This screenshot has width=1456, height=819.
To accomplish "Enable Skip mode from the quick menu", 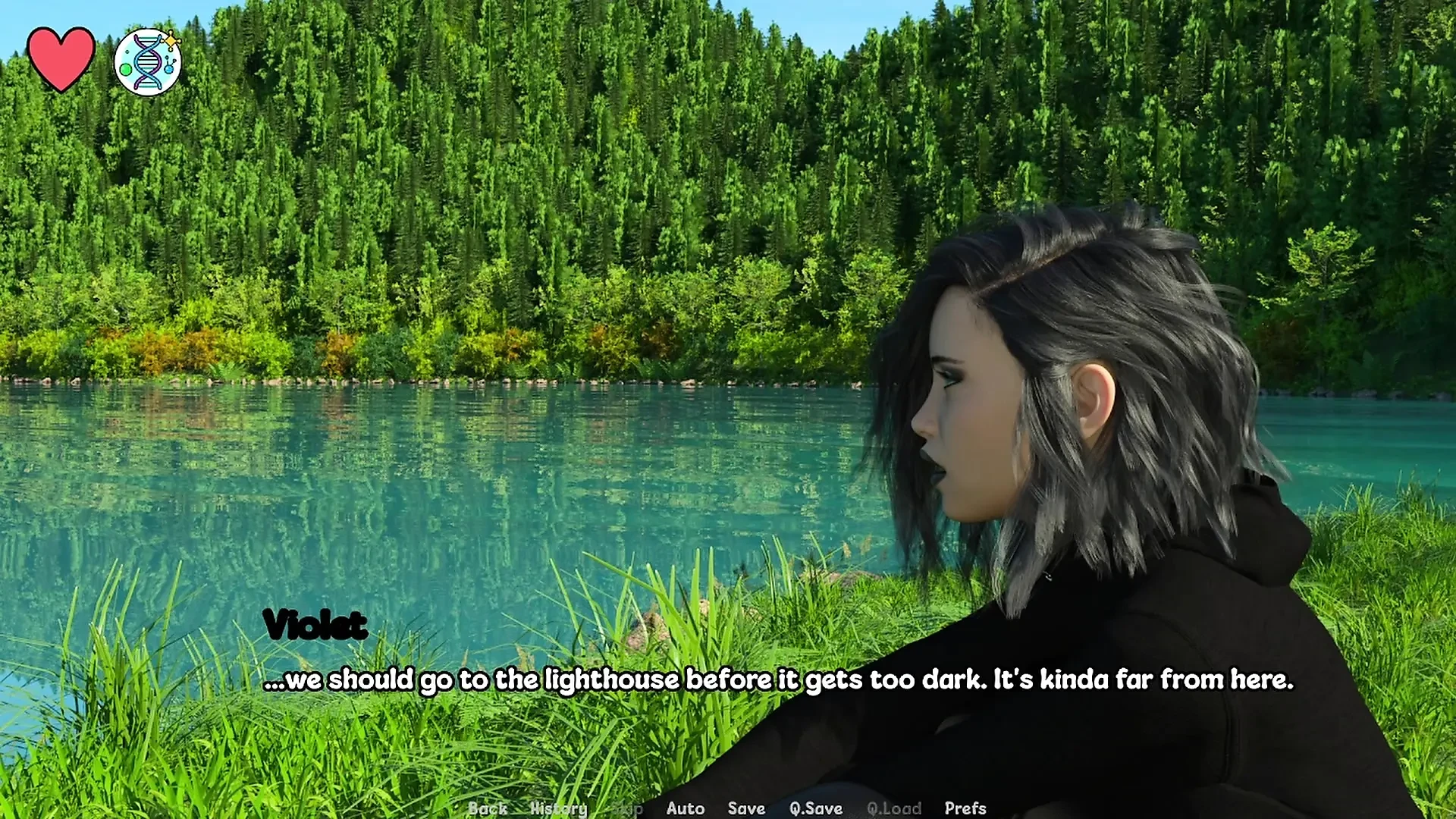I will tap(626, 808).
